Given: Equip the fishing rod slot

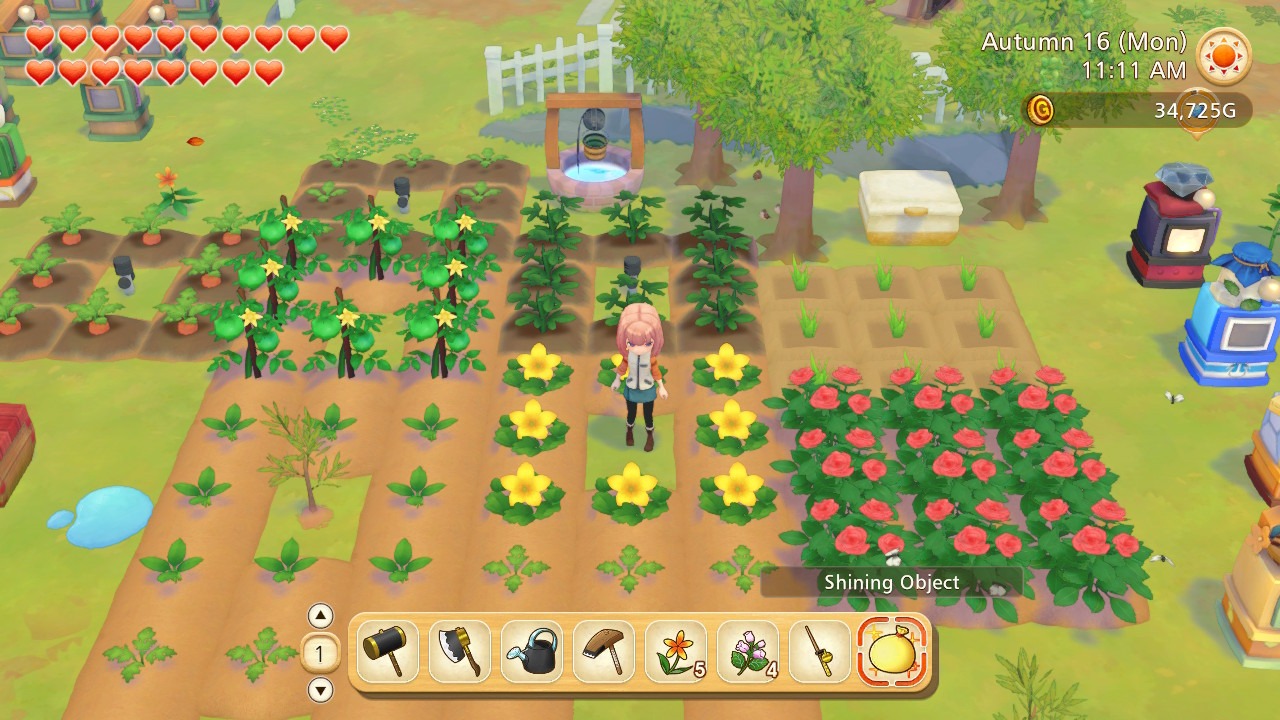Looking at the screenshot, I should (x=820, y=652).
